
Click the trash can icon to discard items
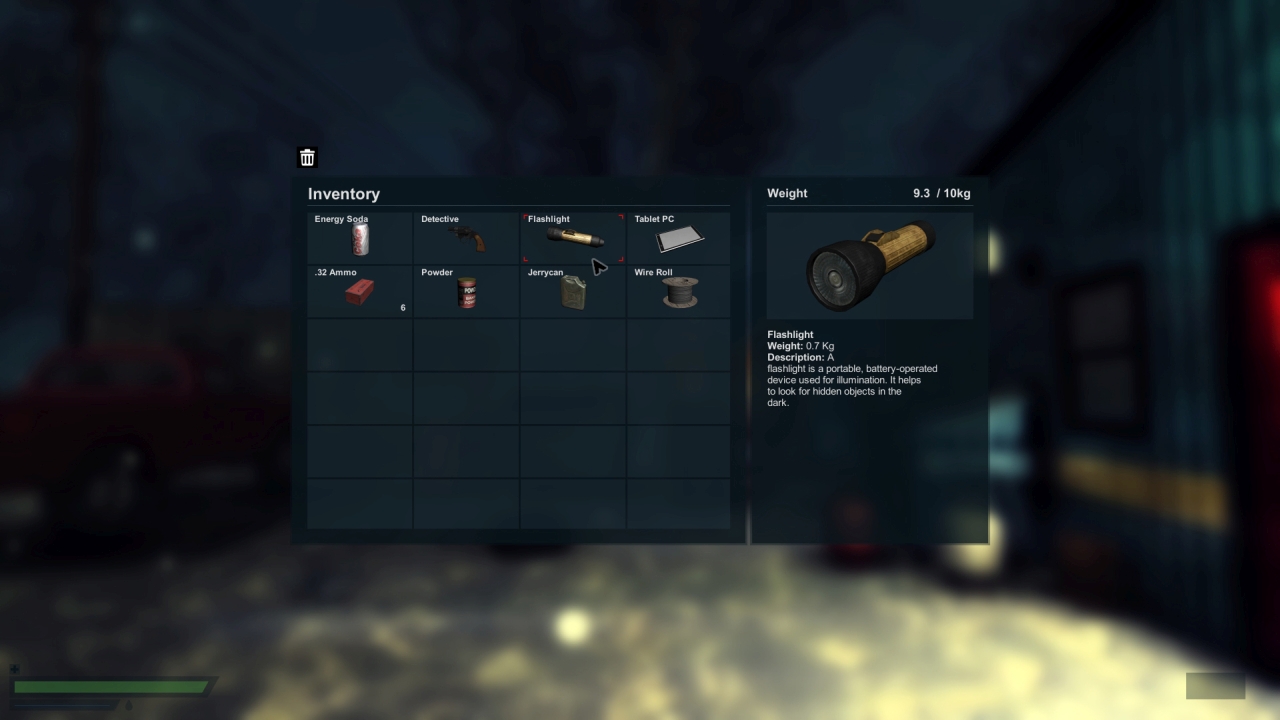(307, 157)
